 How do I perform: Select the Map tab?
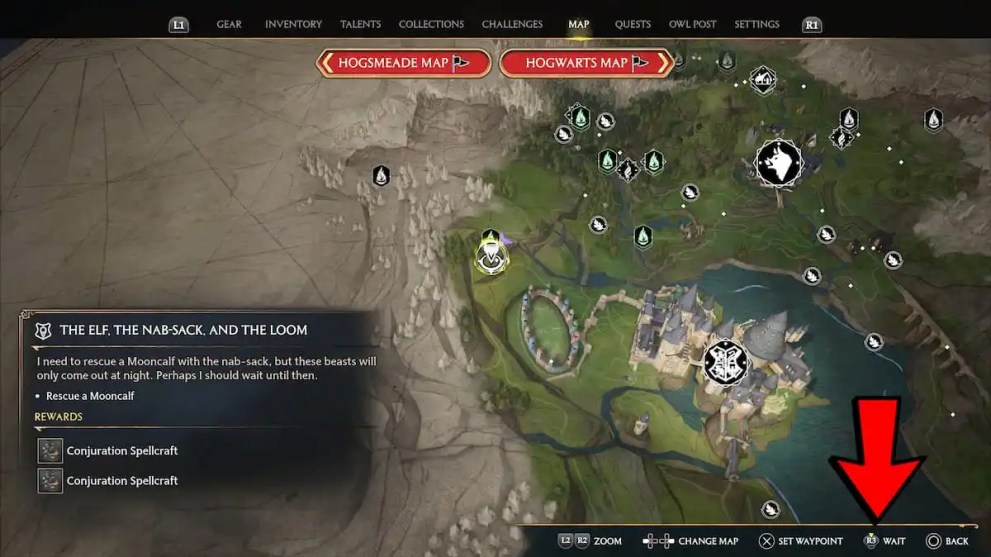point(579,24)
